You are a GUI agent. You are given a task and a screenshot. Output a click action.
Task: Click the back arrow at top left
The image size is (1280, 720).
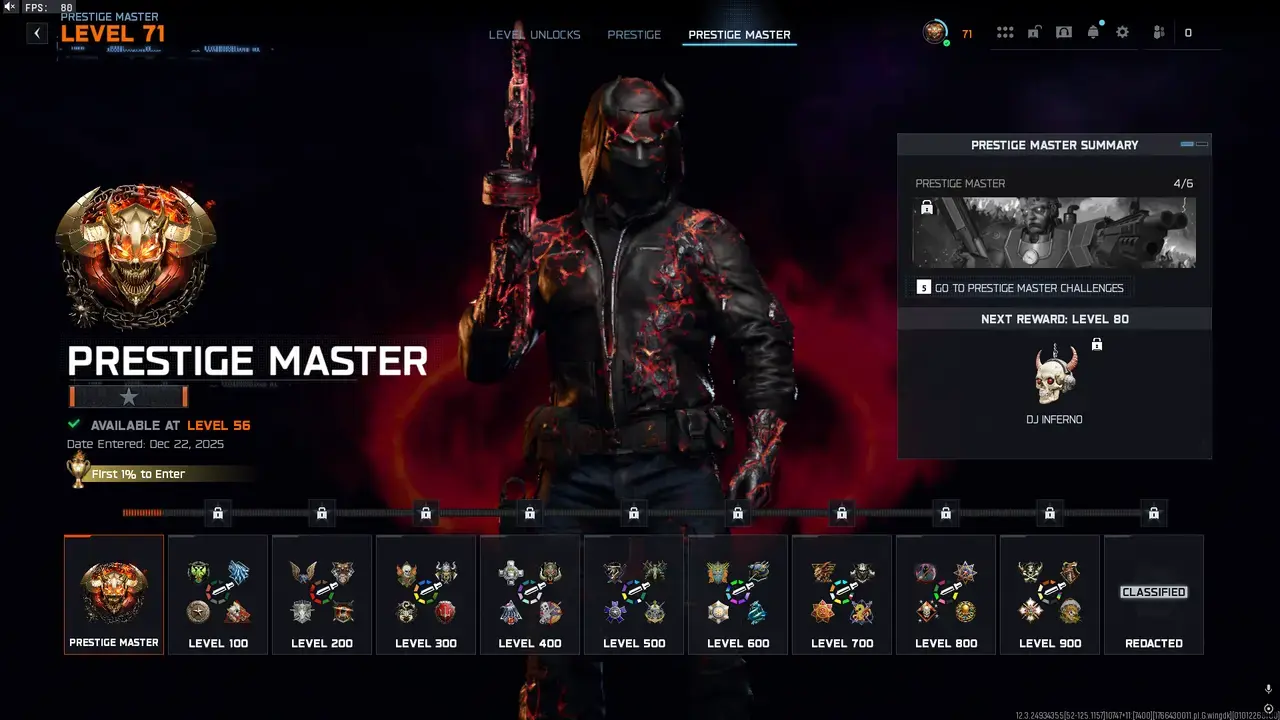[x=36, y=32]
